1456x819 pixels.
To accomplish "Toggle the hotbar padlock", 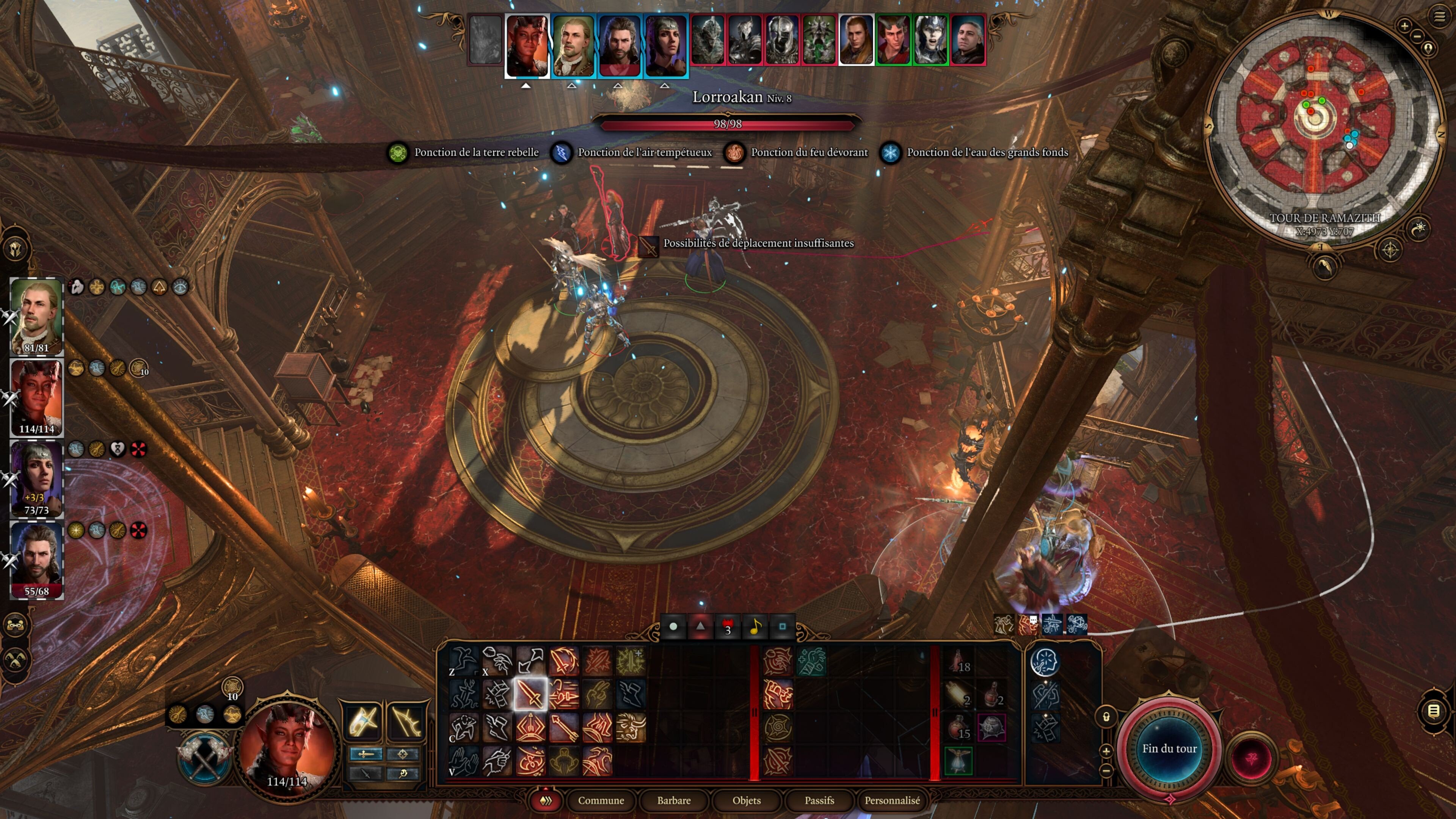I will tap(1106, 717).
